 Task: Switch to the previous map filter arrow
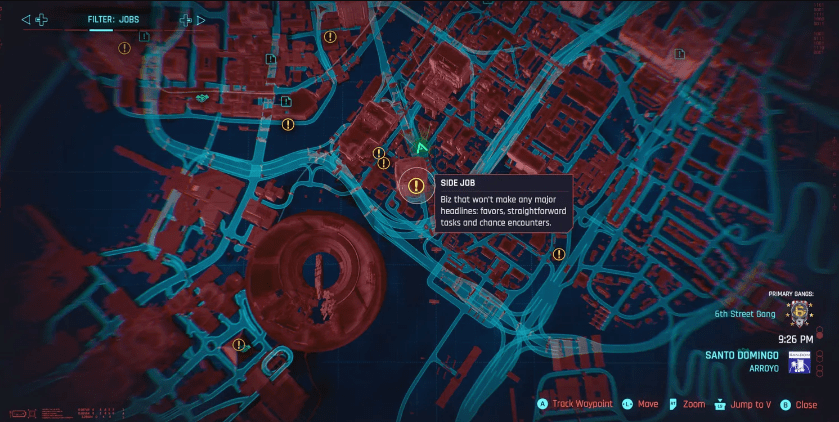(25, 19)
